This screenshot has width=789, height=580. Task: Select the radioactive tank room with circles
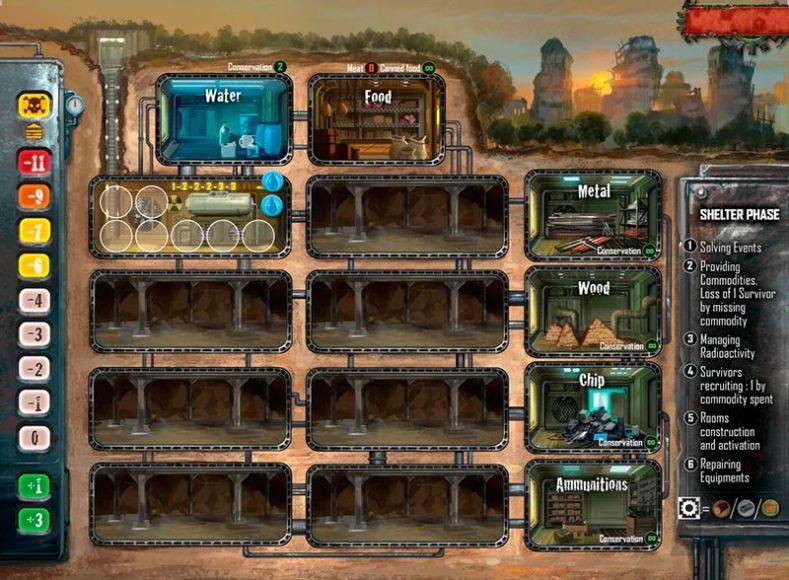190,216
